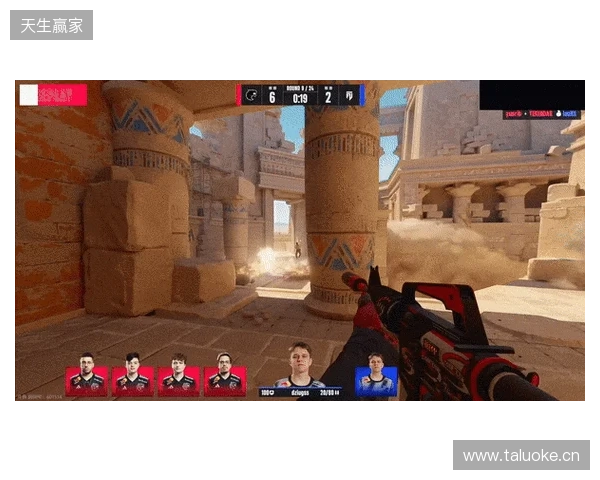Open the www.taluoke.cn watermark link
The width and height of the screenshot is (600, 480).
tap(520, 456)
